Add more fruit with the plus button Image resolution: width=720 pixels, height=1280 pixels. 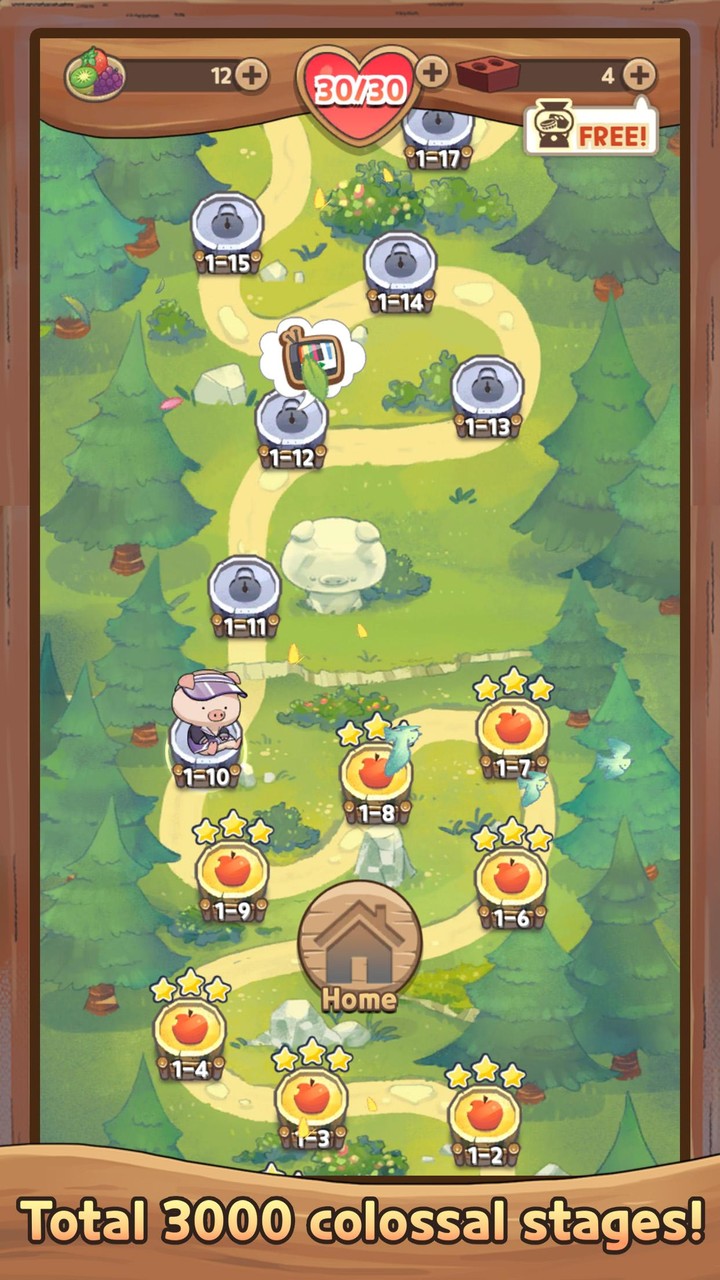[x=251, y=75]
